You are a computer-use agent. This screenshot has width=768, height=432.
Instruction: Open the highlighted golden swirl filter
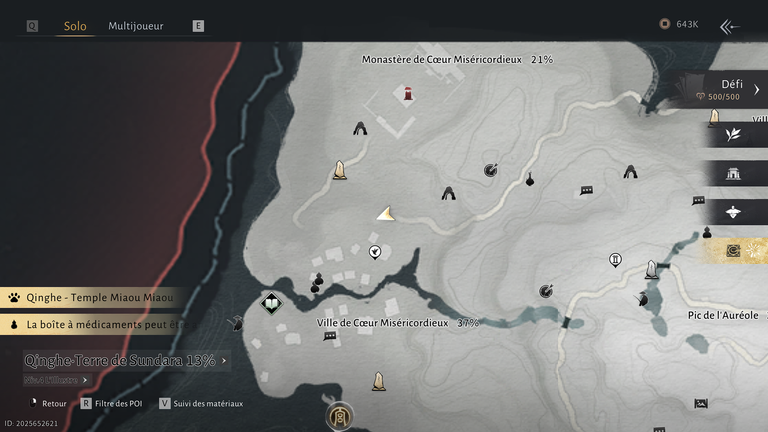[x=733, y=250]
